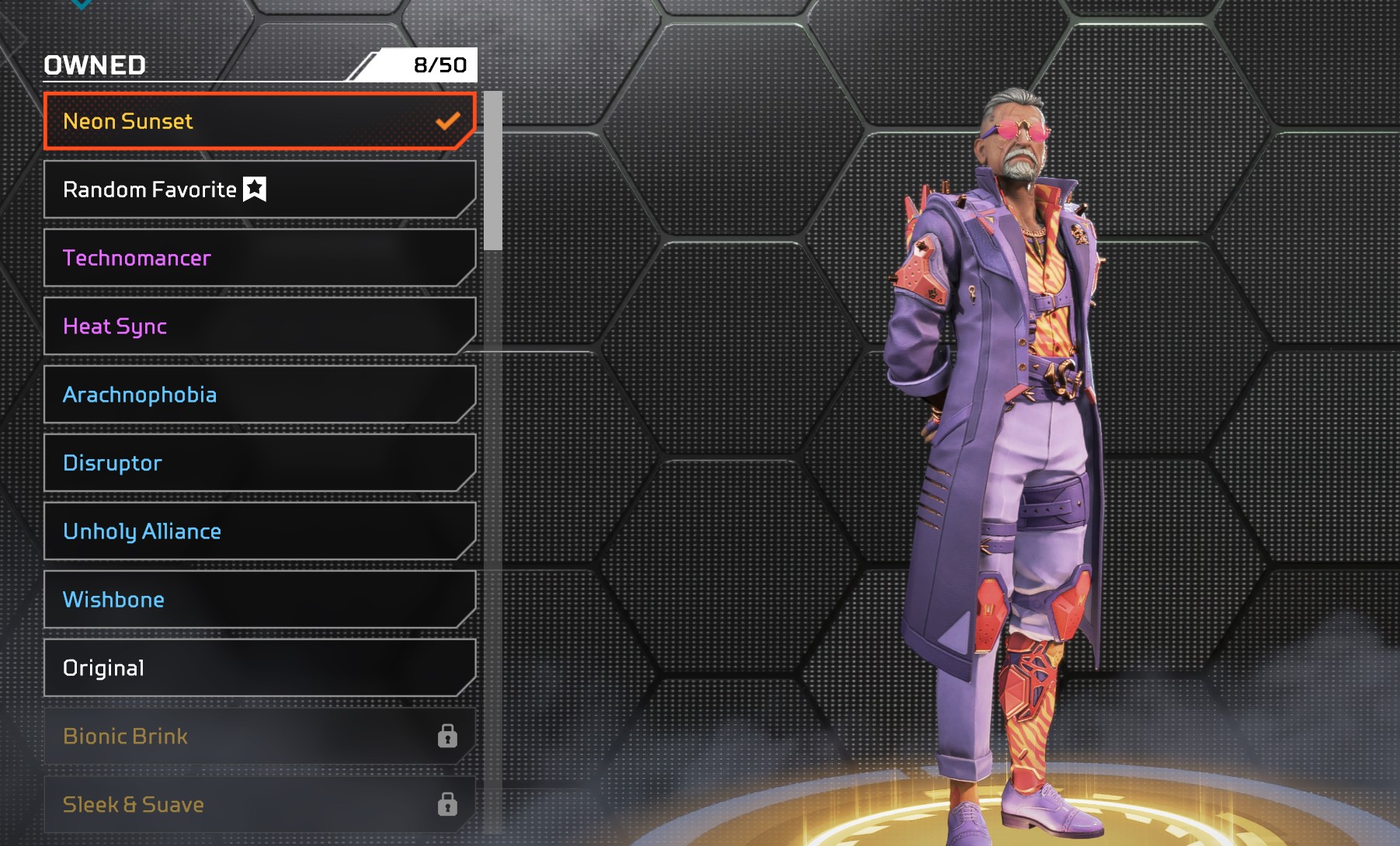This screenshot has height=846, width=1400.
Task: Switch to the Original skin
Action: (x=259, y=668)
